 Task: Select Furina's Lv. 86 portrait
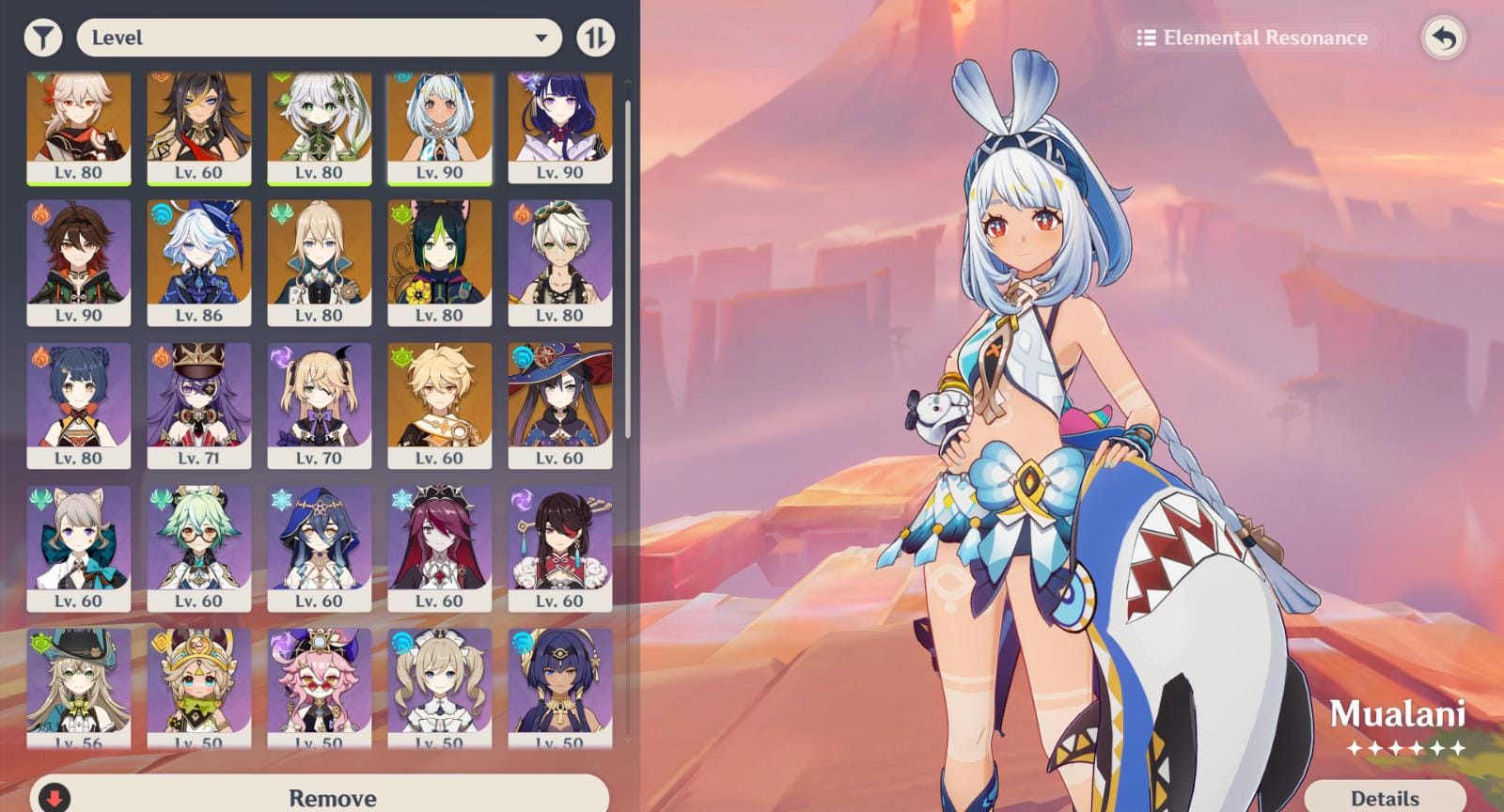coord(199,260)
